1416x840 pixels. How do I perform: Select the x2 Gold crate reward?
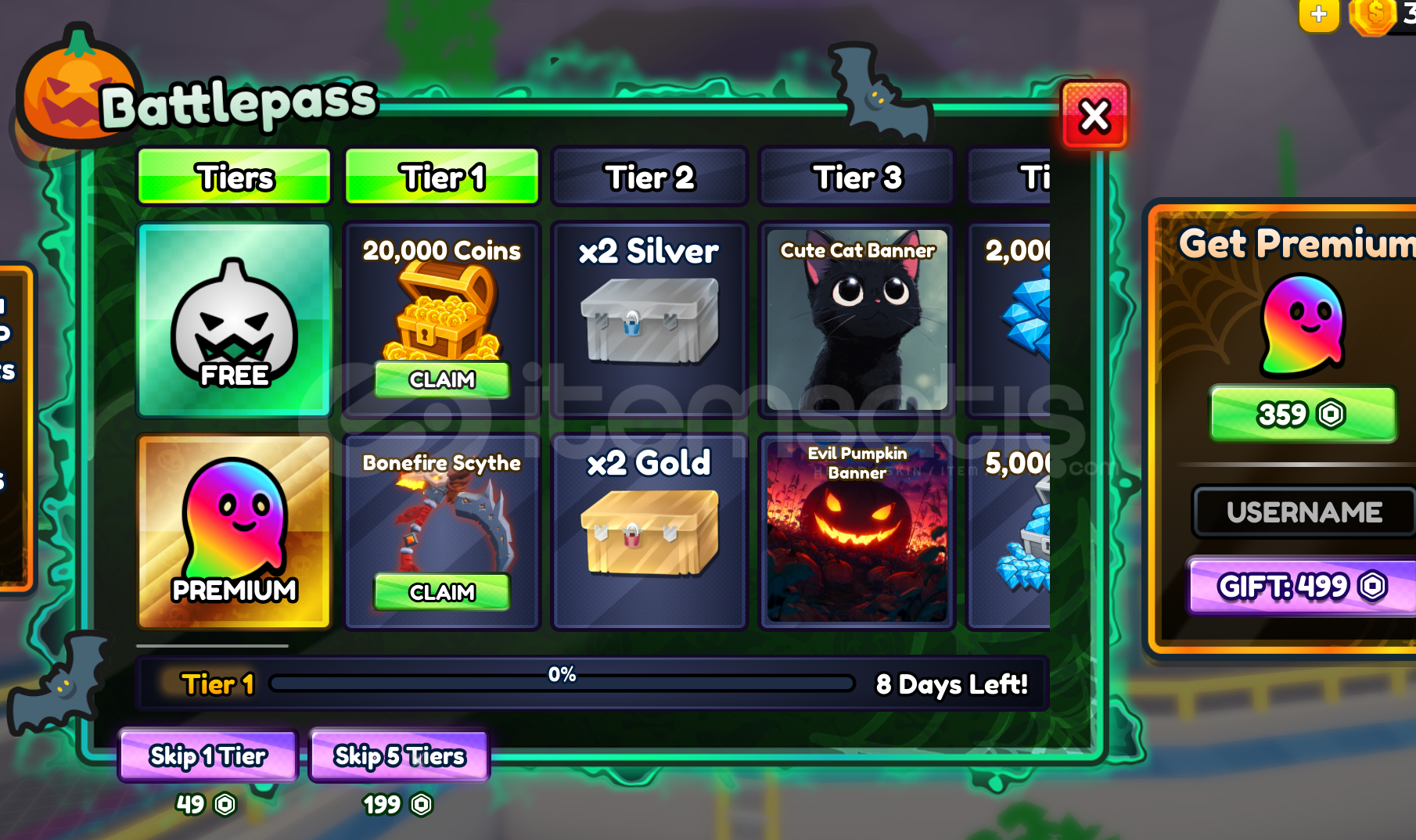pos(651,532)
